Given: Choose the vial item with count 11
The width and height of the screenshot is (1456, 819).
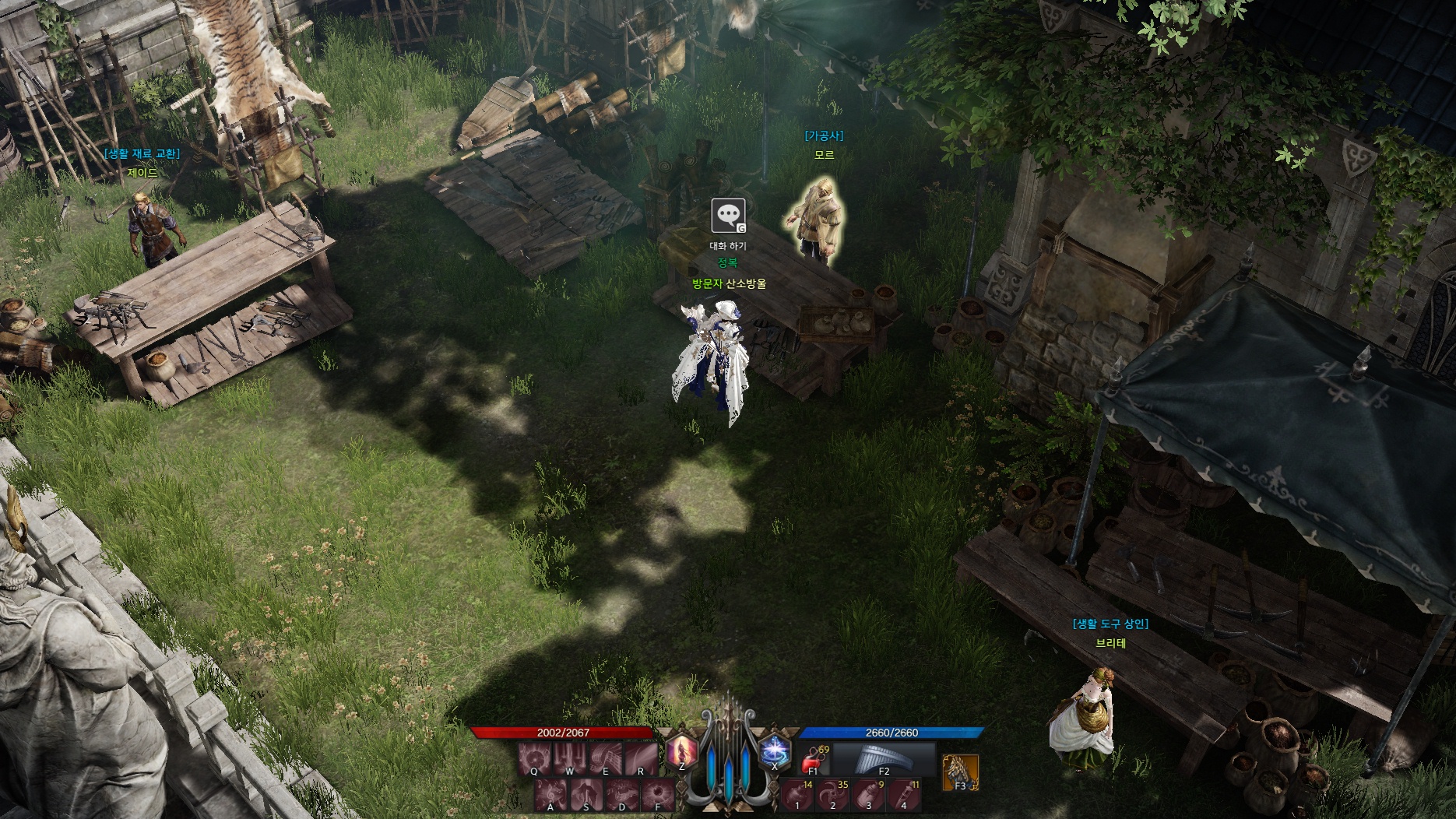Looking at the screenshot, I should point(904,795).
